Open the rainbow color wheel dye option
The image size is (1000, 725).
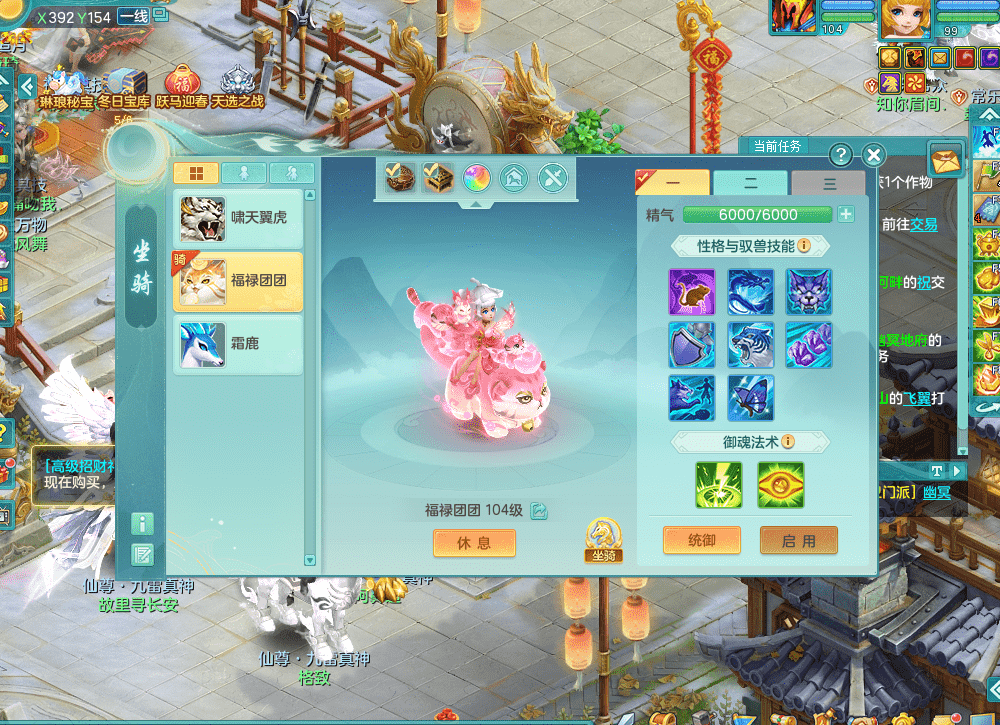pyautogui.click(x=475, y=178)
